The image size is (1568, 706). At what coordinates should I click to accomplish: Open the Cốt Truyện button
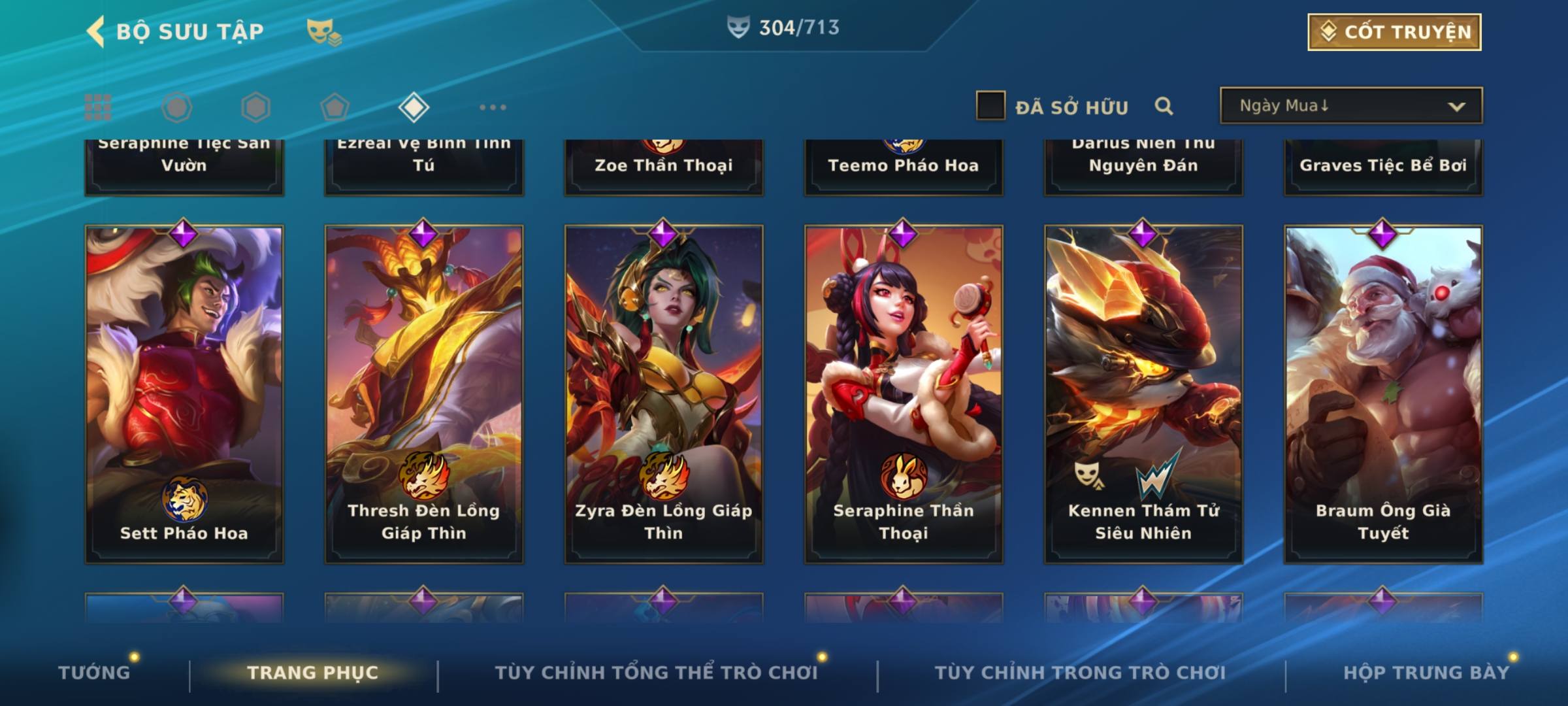1394,32
